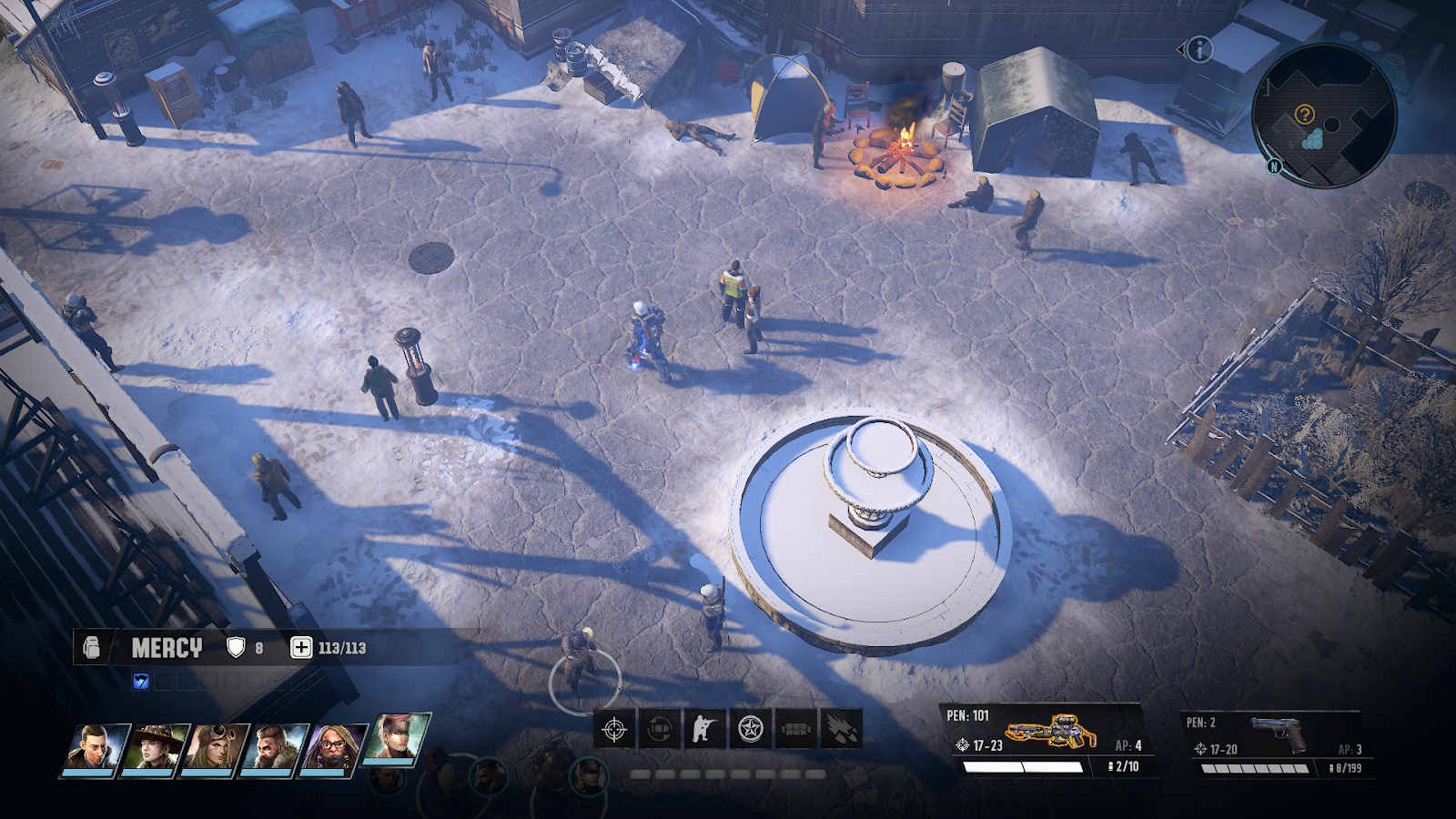The image size is (1456, 819).
Task: Click the circular minimap
Action: pyautogui.click(x=1324, y=116)
